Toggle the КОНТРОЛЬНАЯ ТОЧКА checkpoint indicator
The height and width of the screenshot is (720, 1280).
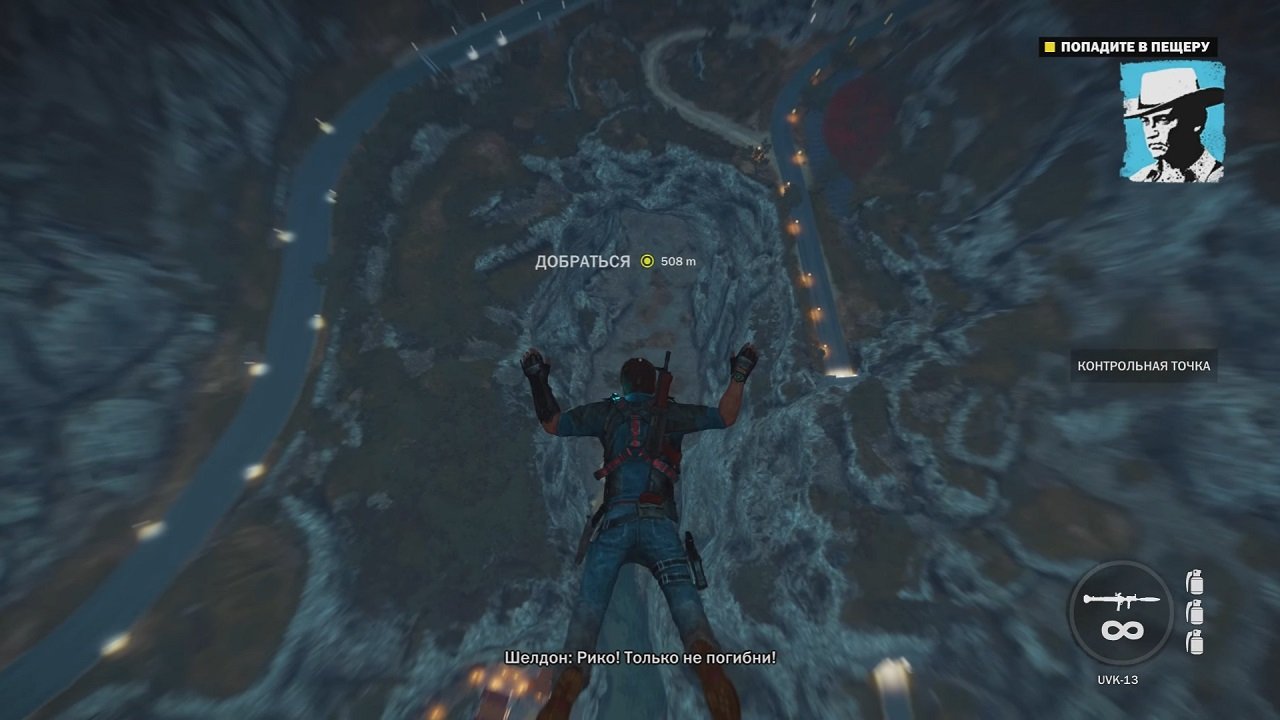[x=1146, y=366]
